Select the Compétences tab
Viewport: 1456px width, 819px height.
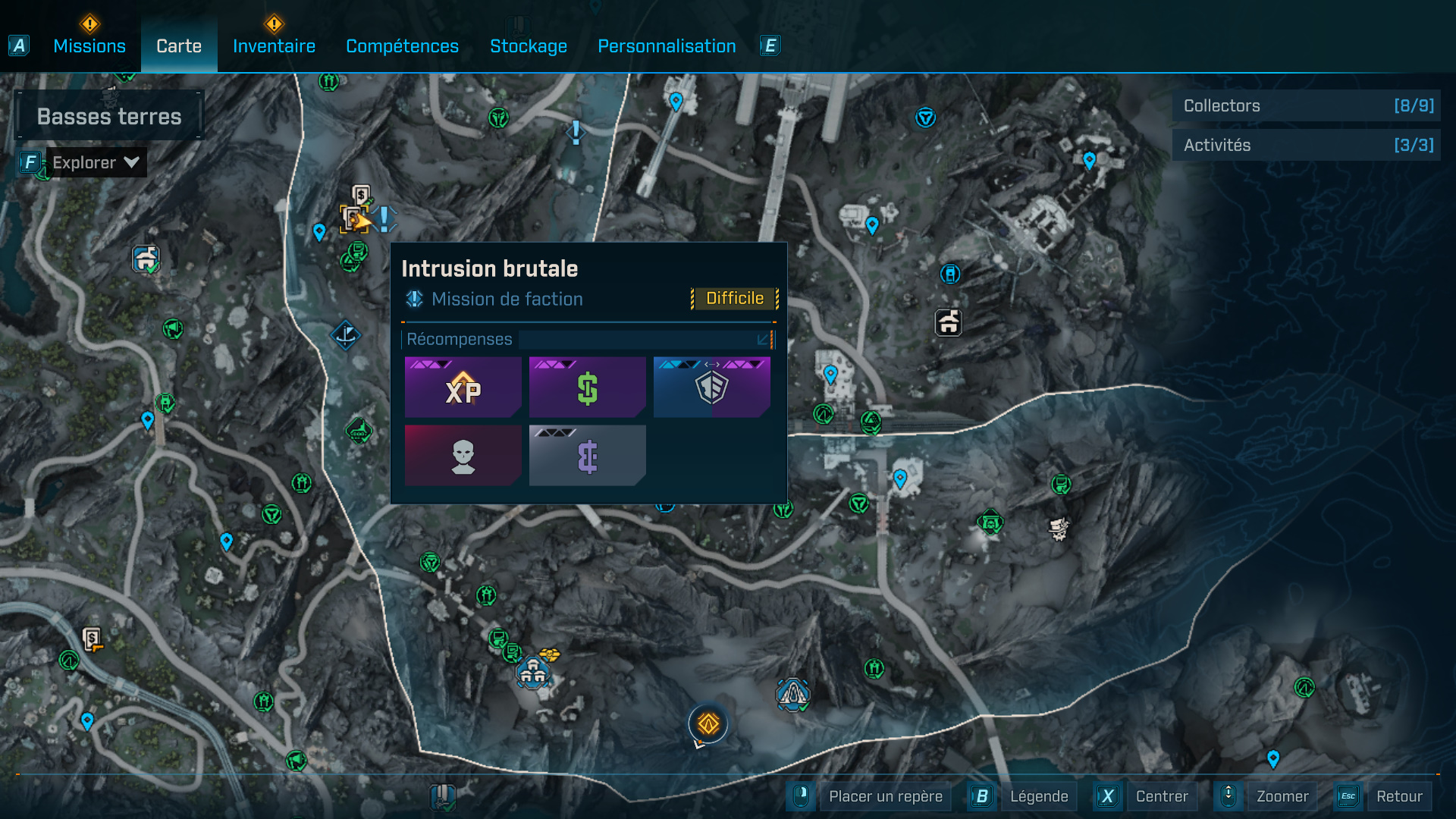click(x=402, y=46)
